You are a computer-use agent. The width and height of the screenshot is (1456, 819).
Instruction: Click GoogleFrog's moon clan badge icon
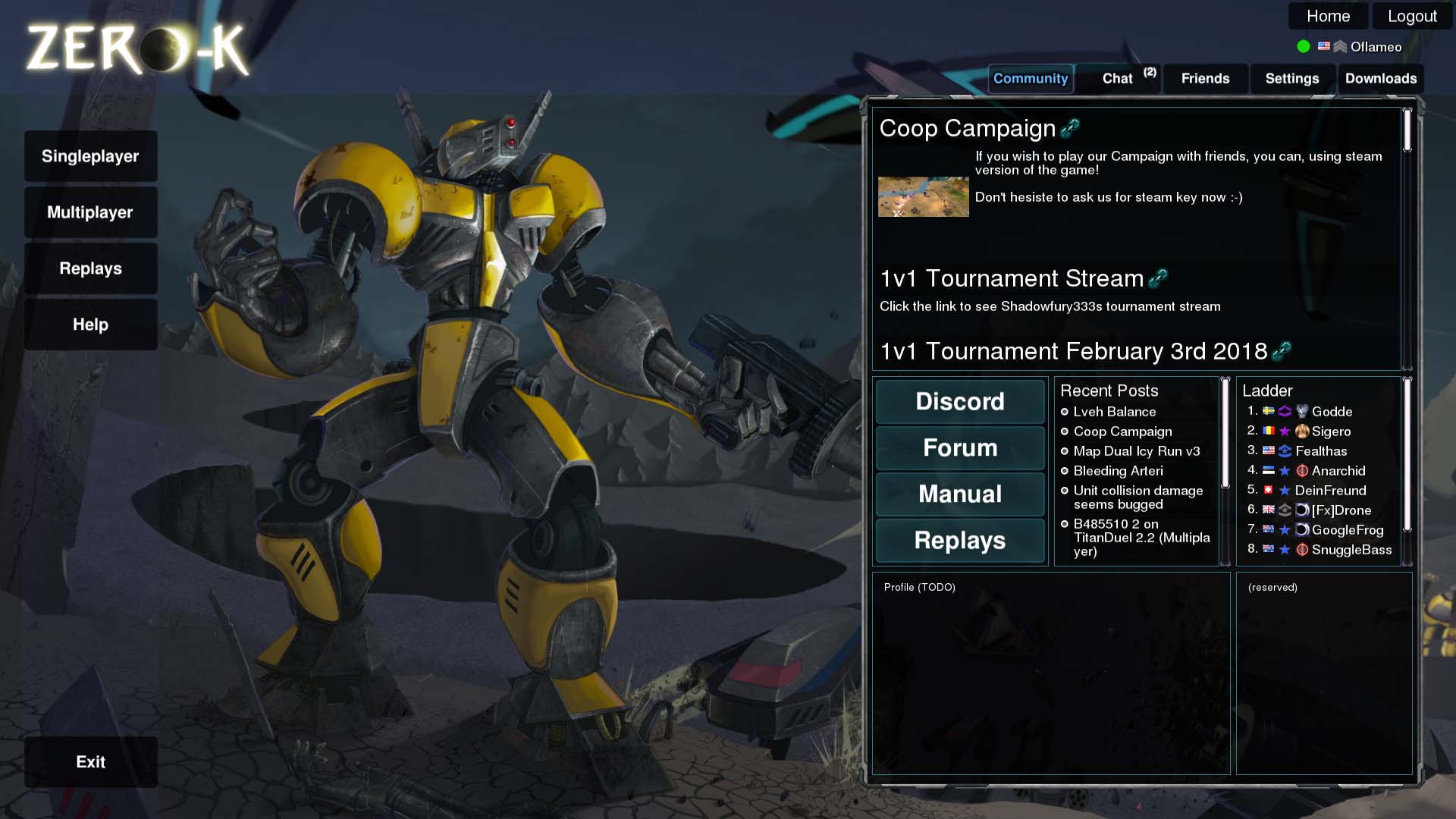pos(1303,530)
